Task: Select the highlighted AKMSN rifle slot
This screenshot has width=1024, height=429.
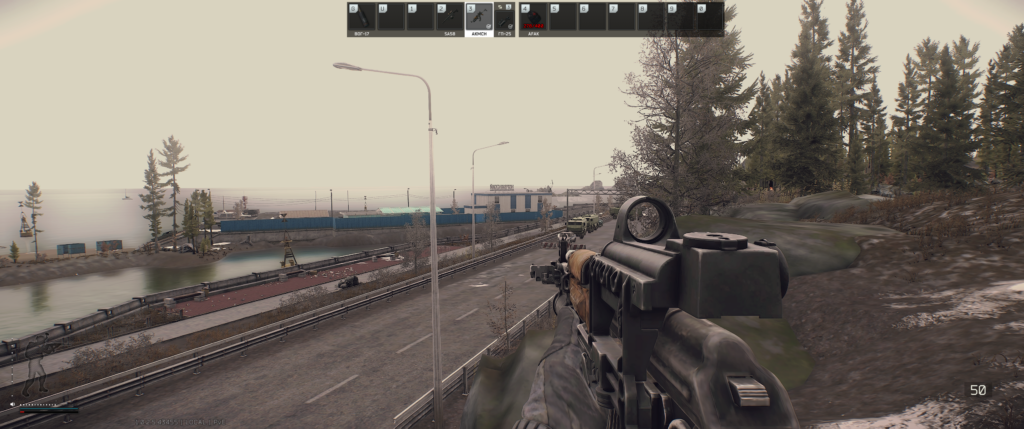Action: click(x=479, y=17)
